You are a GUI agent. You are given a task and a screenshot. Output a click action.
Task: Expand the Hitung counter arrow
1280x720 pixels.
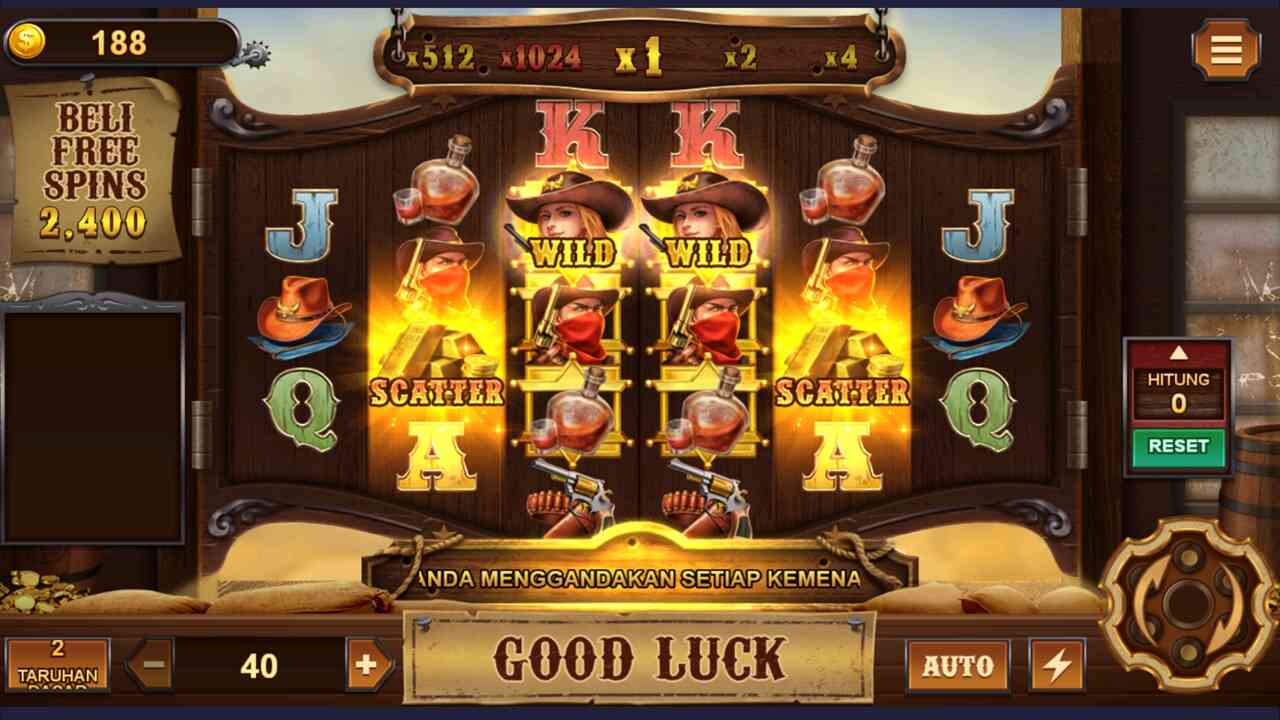(1178, 353)
